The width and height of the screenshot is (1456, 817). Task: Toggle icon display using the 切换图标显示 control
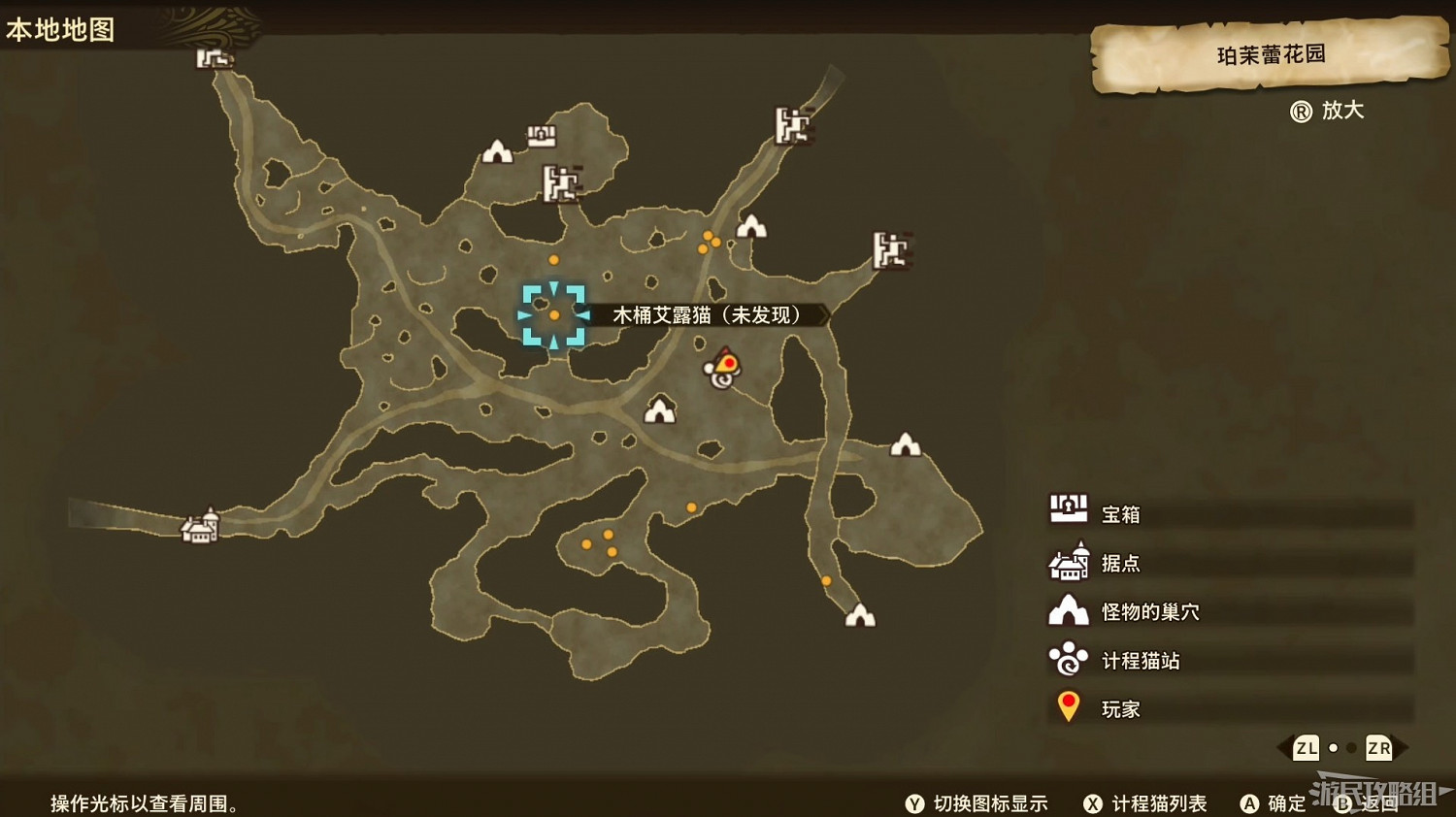click(x=980, y=803)
